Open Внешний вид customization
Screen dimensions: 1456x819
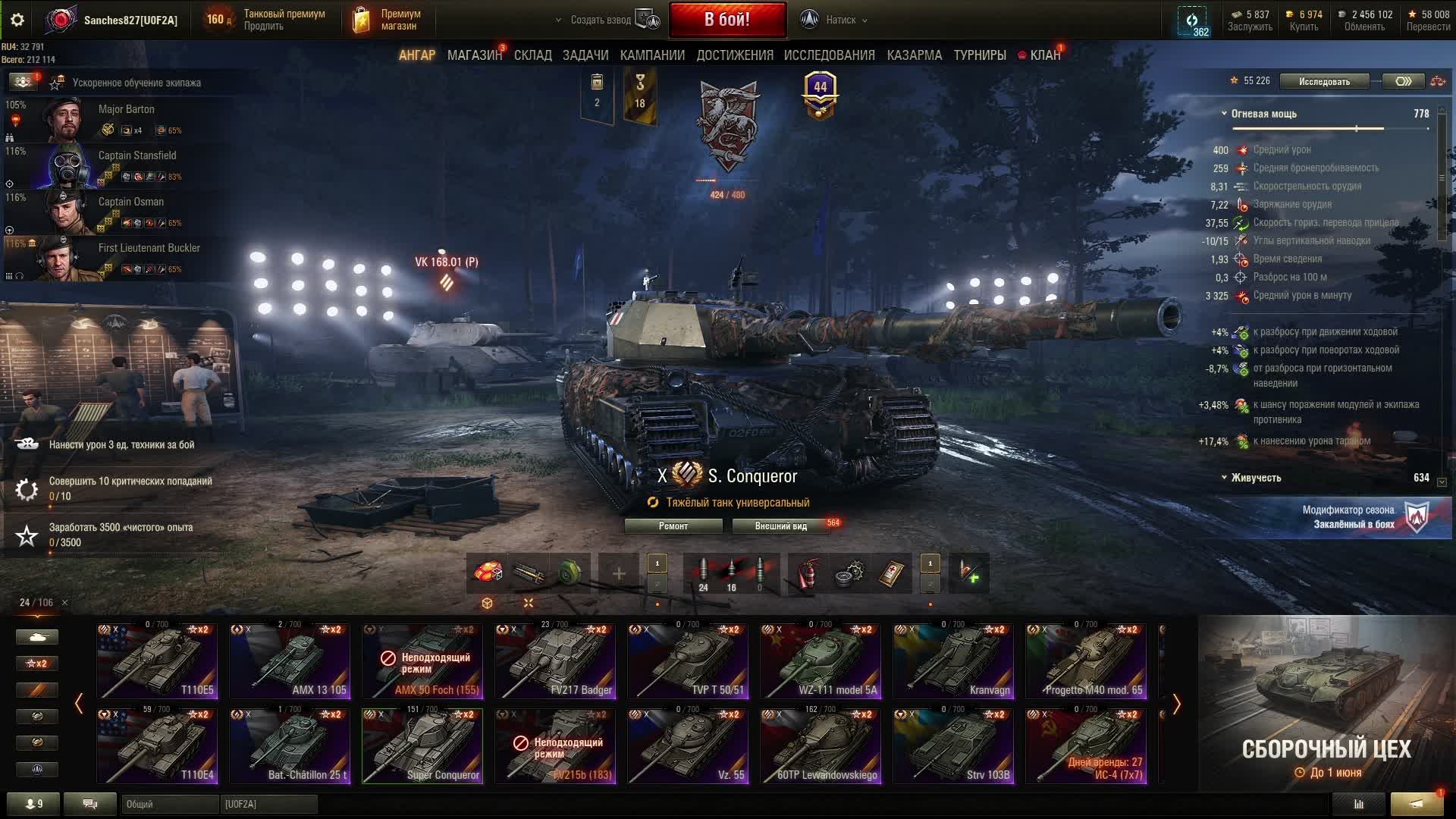(780, 526)
